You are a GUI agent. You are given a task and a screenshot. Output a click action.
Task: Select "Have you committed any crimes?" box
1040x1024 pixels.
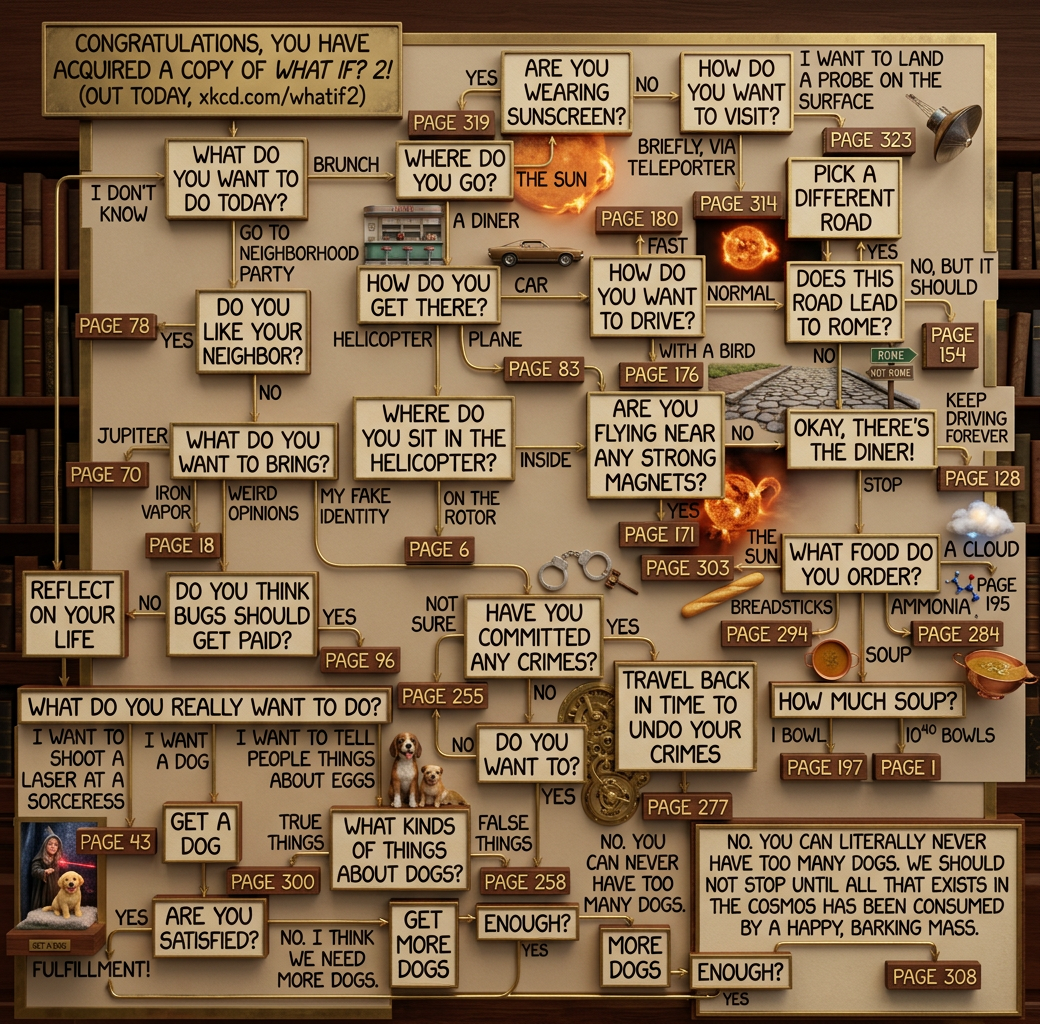coord(534,636)
